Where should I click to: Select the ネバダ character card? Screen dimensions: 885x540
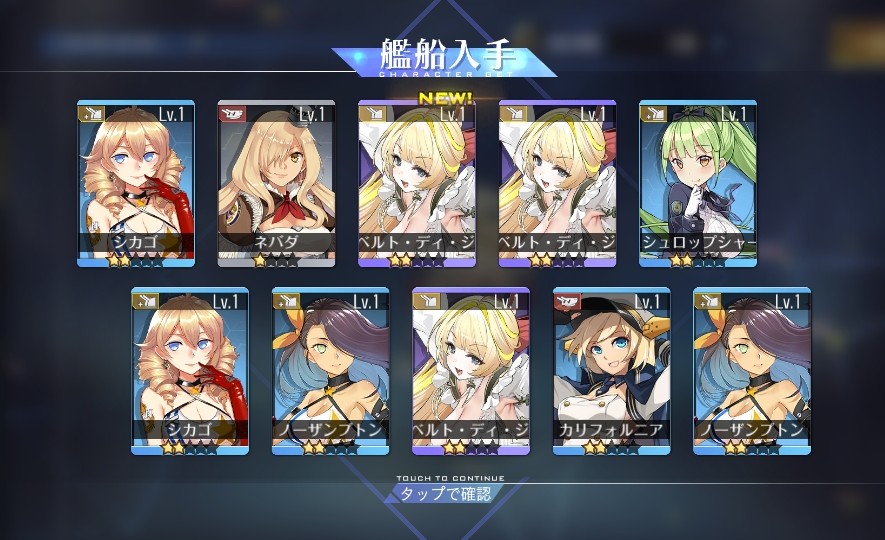276,184
